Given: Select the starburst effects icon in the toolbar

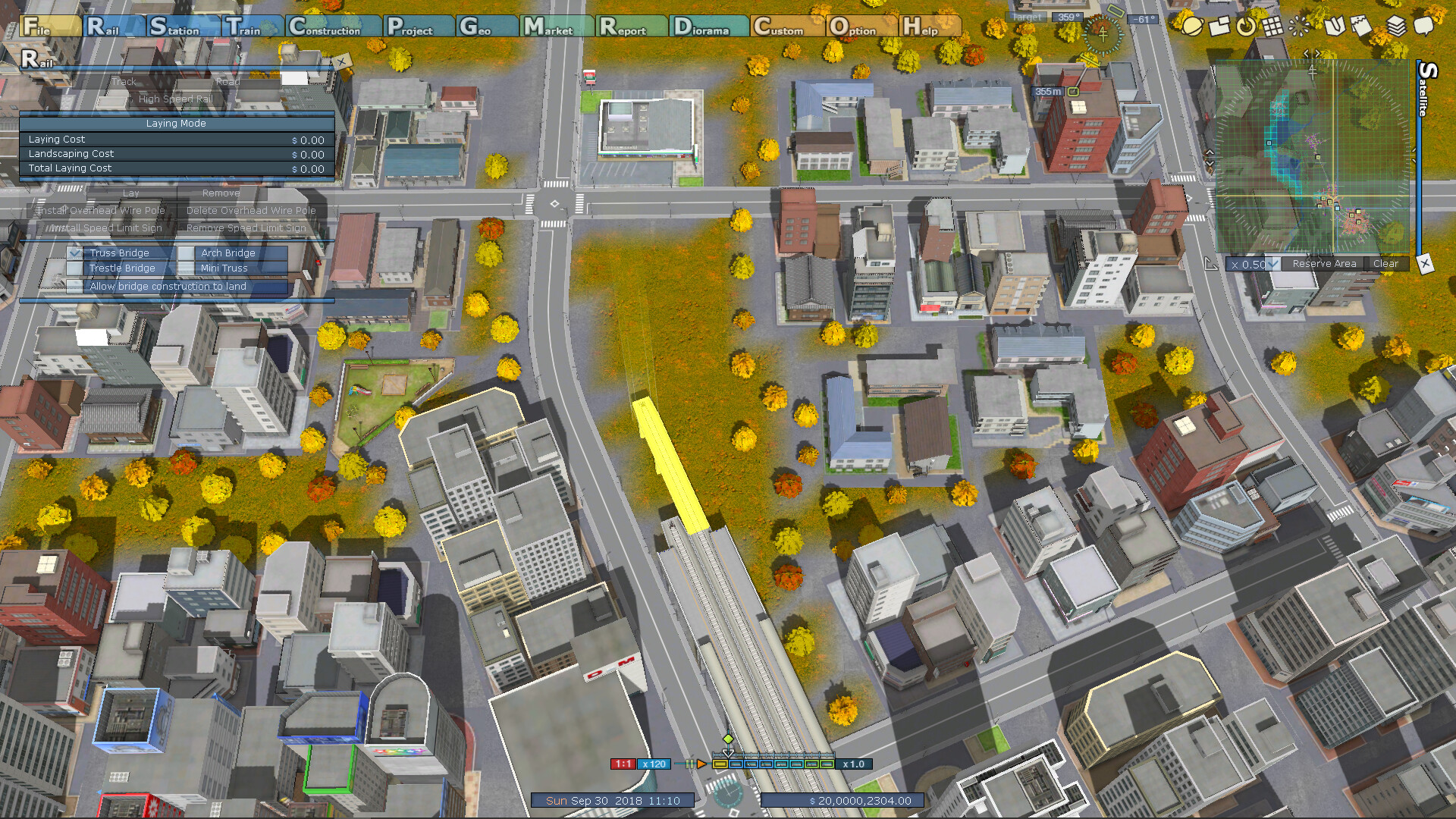Looking at the screenshot, I should click(1298, 27).
